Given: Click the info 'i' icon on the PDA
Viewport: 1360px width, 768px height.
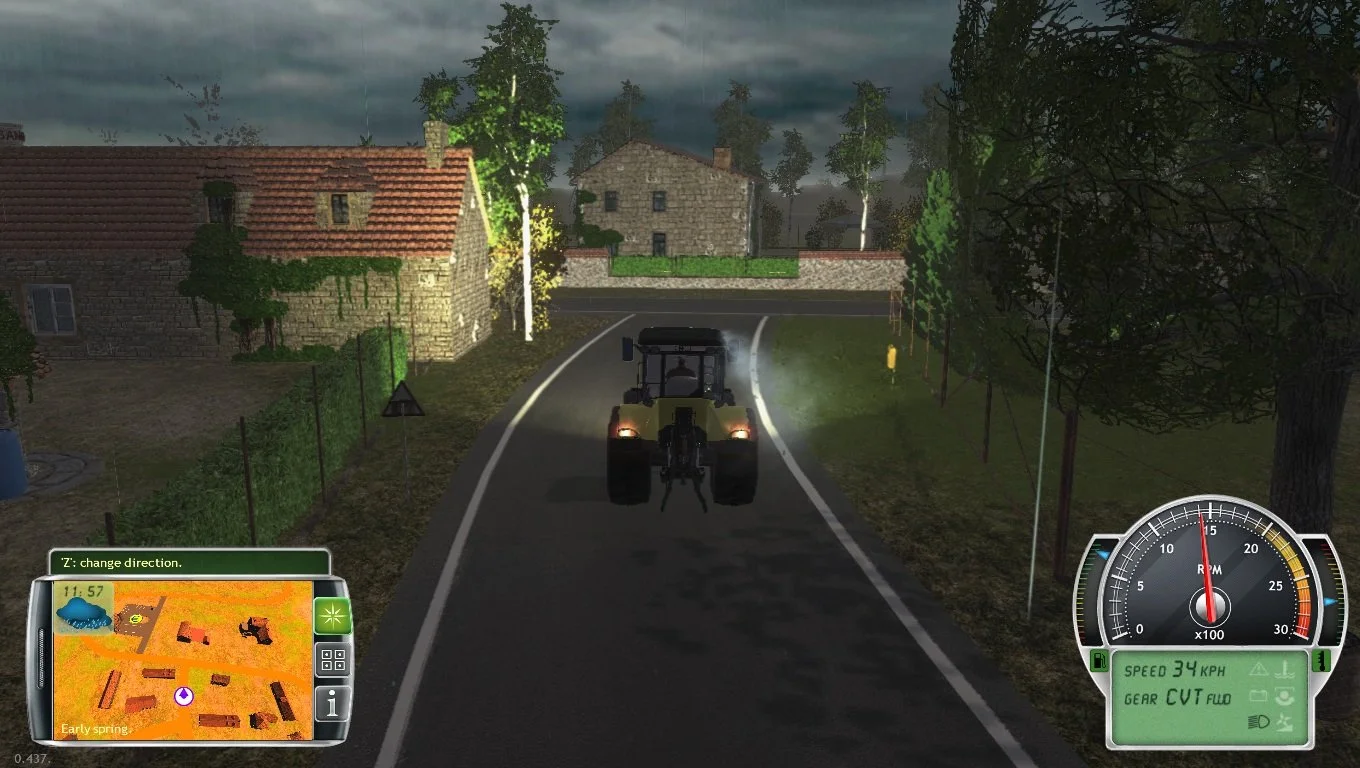Looking at the screenshot, I should click(x=331, y=703).
